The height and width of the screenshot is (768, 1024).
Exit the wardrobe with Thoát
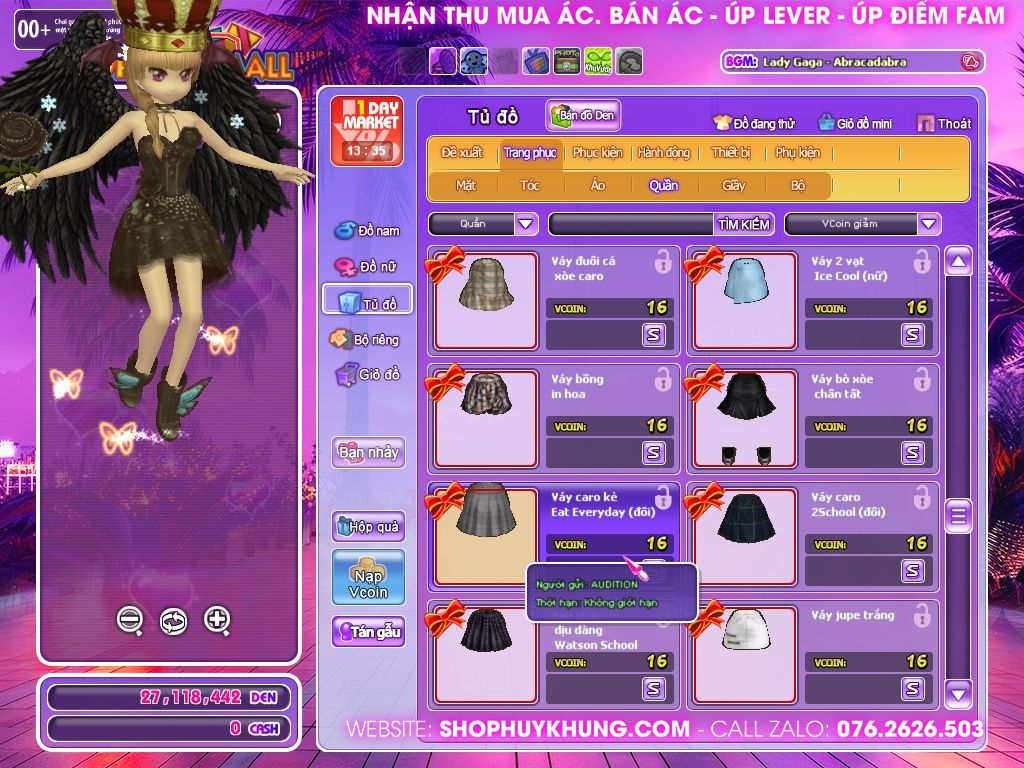pos(944,124)
